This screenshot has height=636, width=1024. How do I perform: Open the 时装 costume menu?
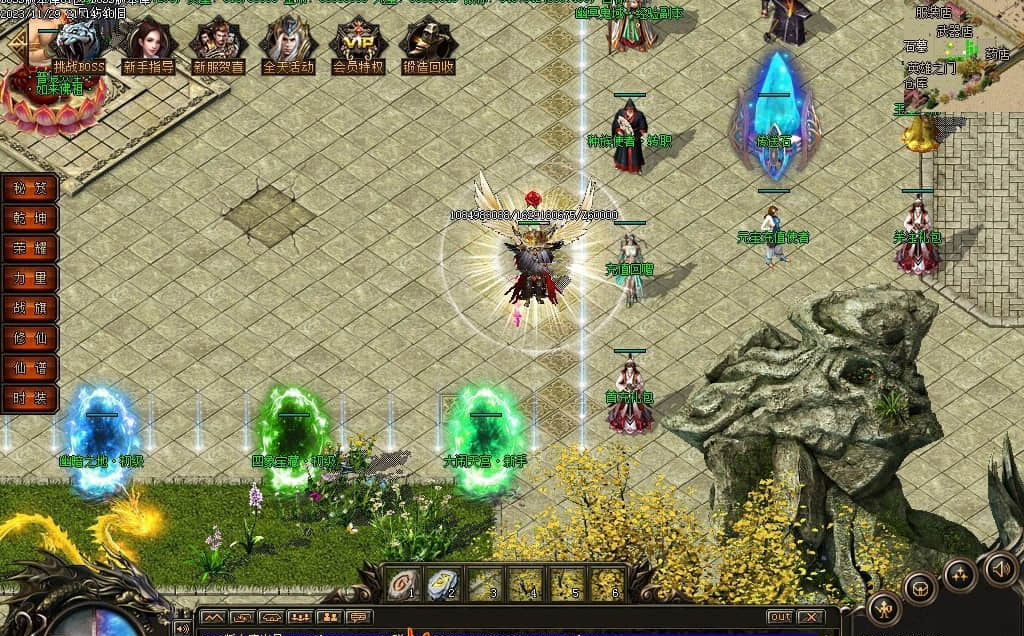pyautogui.click(x=30, y=398)
